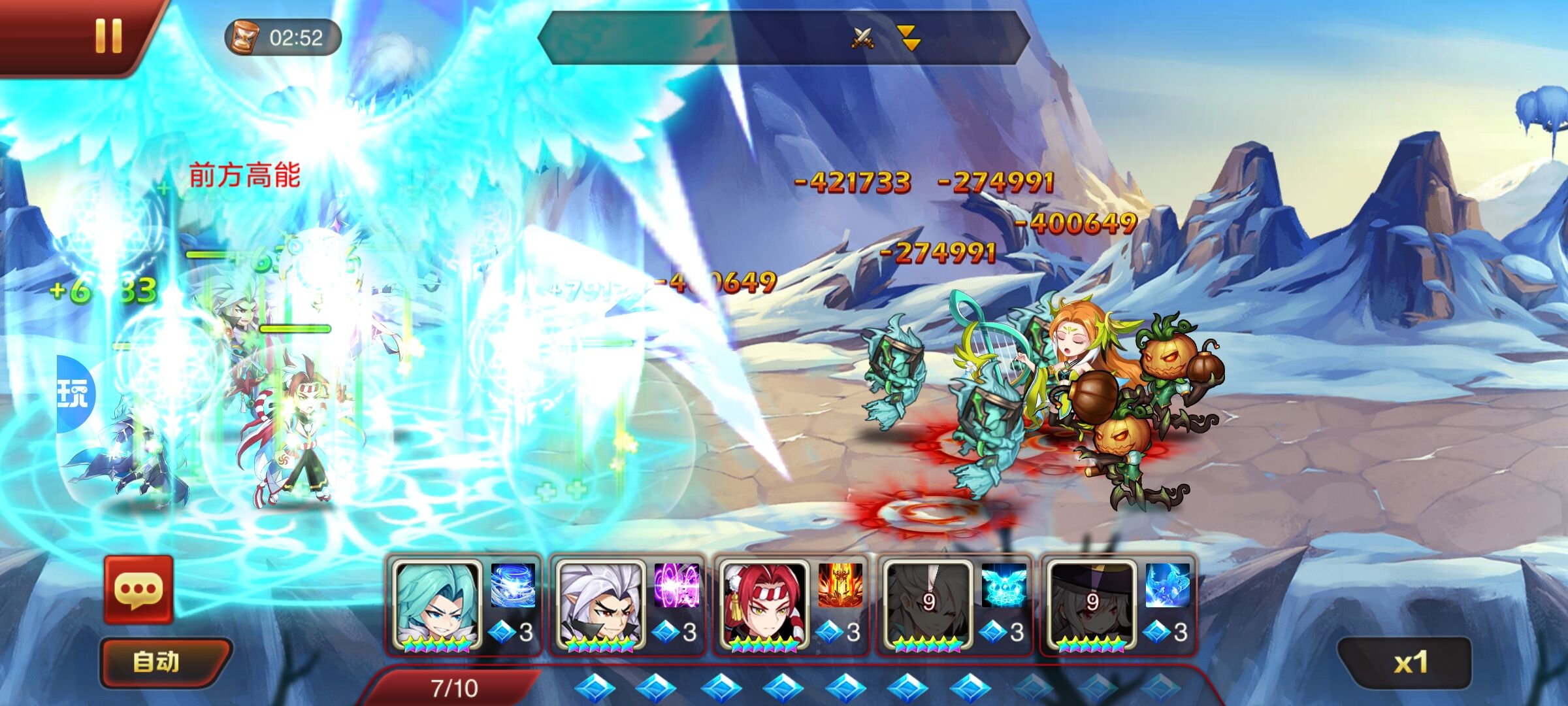This screenshot has width=1568, height=706.
Task: Pause the battle
Action: pos(108,35)
